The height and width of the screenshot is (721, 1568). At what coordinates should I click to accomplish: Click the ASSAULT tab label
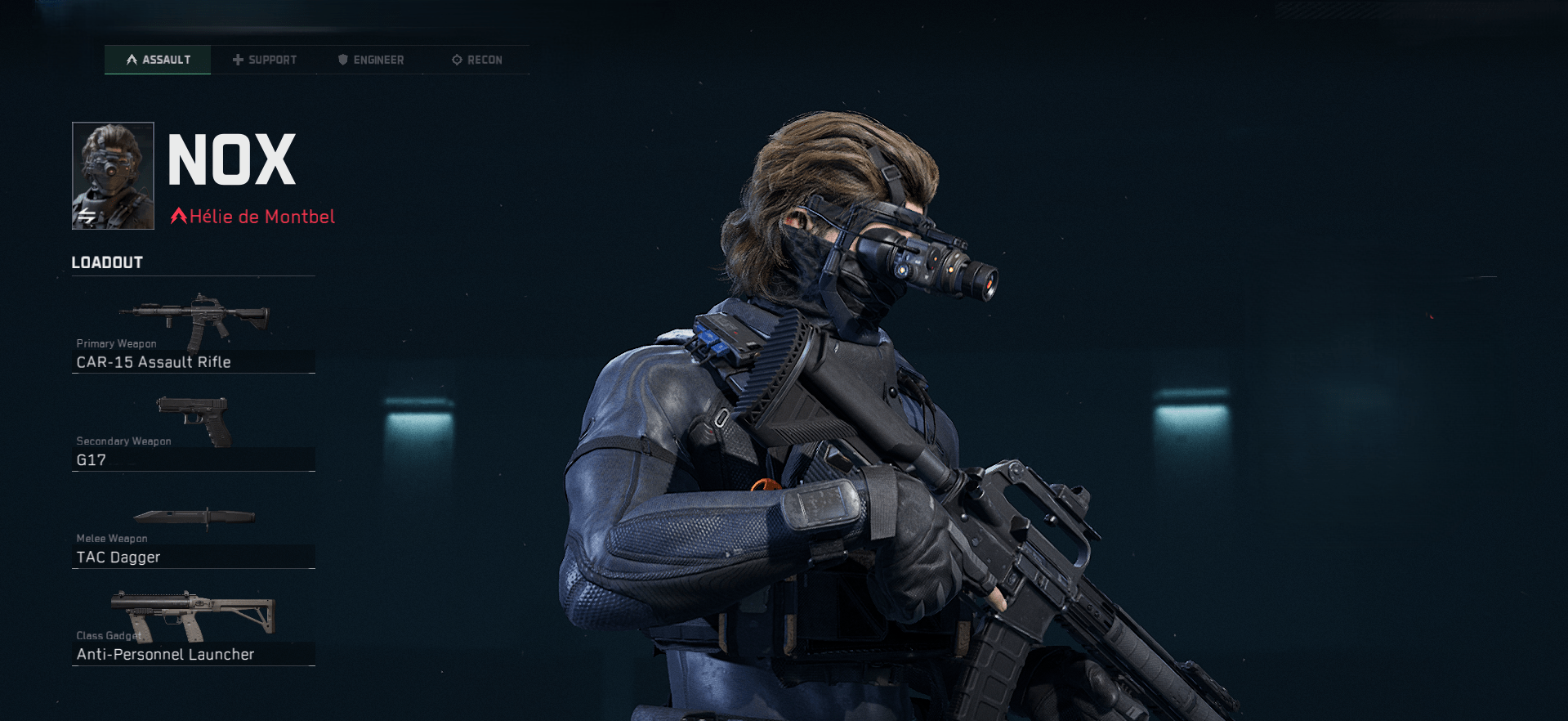[x=165, y=59]
